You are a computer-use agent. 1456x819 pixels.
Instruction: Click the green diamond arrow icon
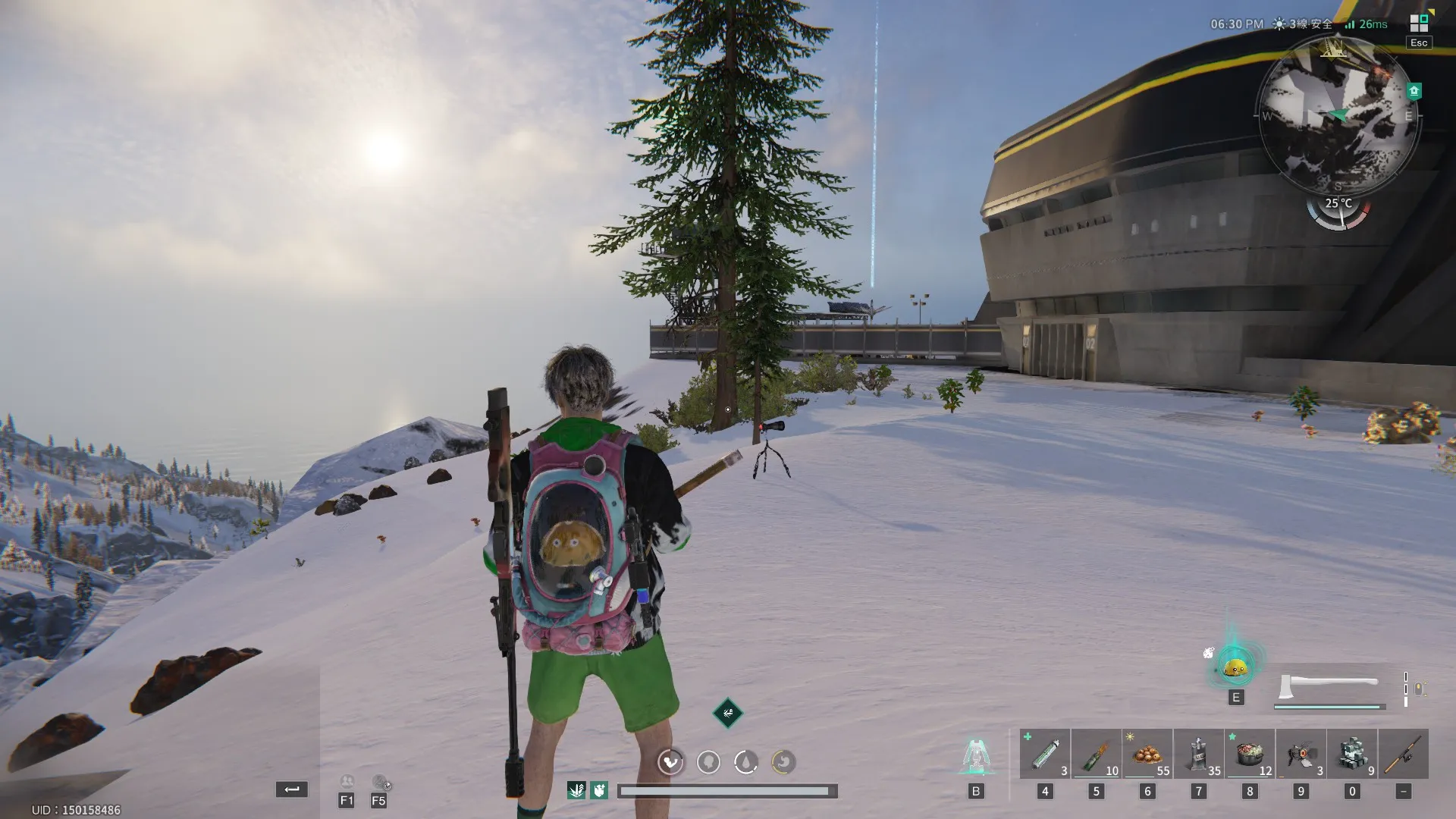(x=727, y=713)
